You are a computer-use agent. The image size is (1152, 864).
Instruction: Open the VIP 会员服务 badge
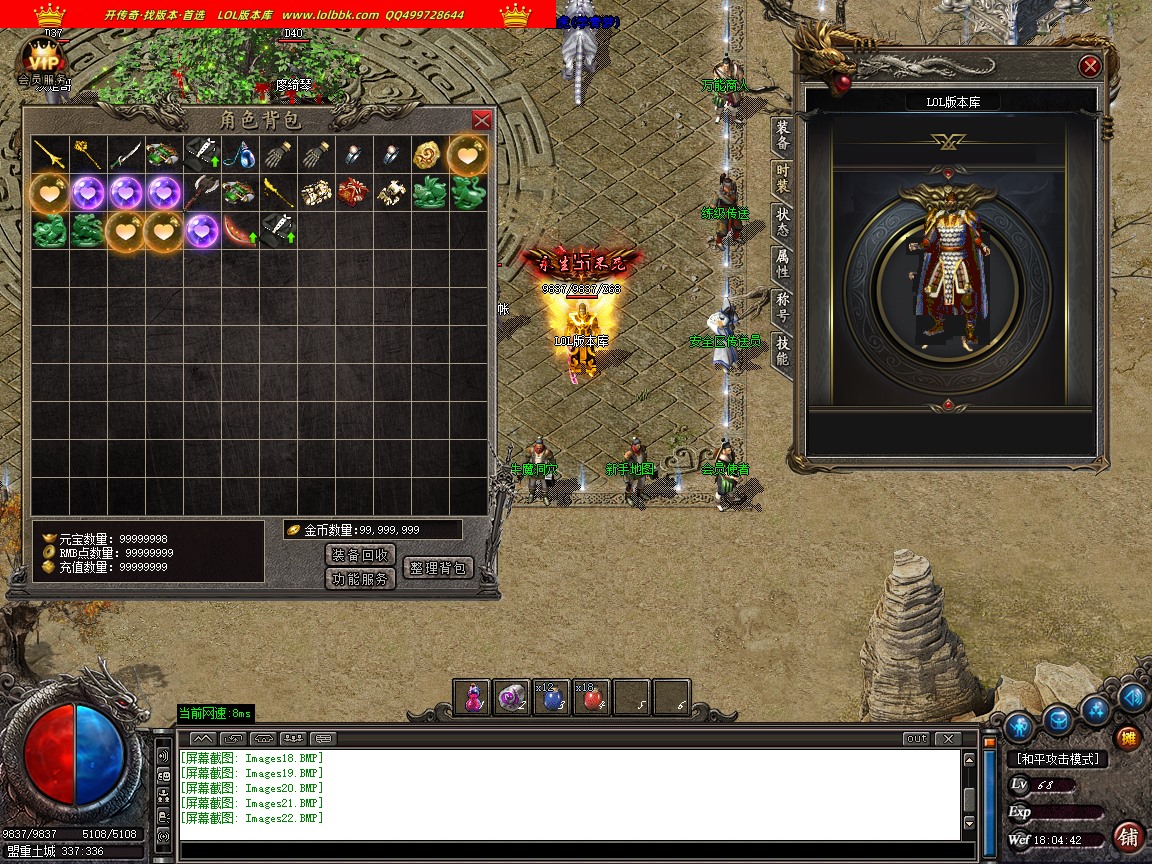[x=42, y=63]
